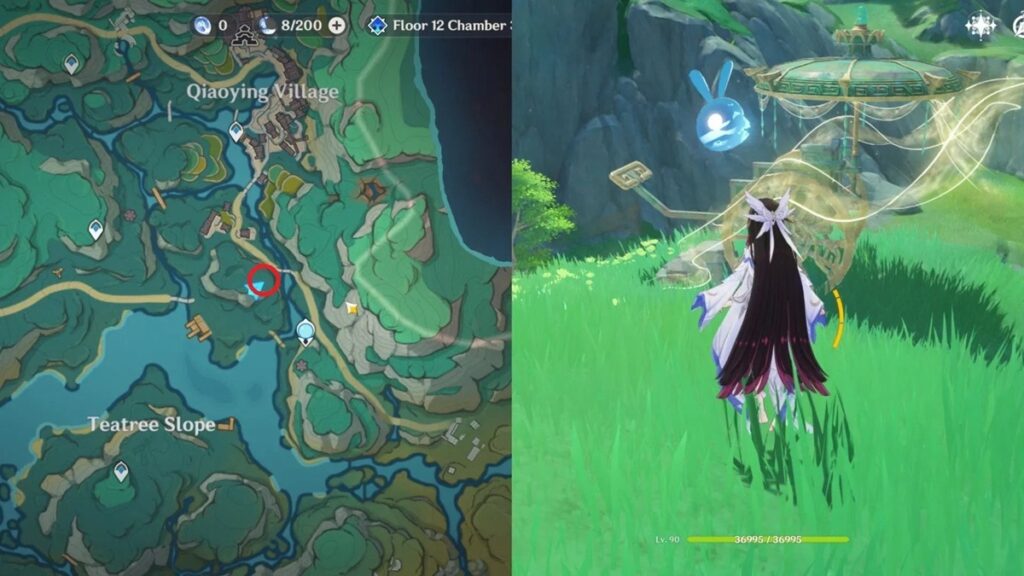The height and width of the screenshot is (576, 1024).
Task: Open the Wish menu star icon
Action: click(x=978, y=26)
